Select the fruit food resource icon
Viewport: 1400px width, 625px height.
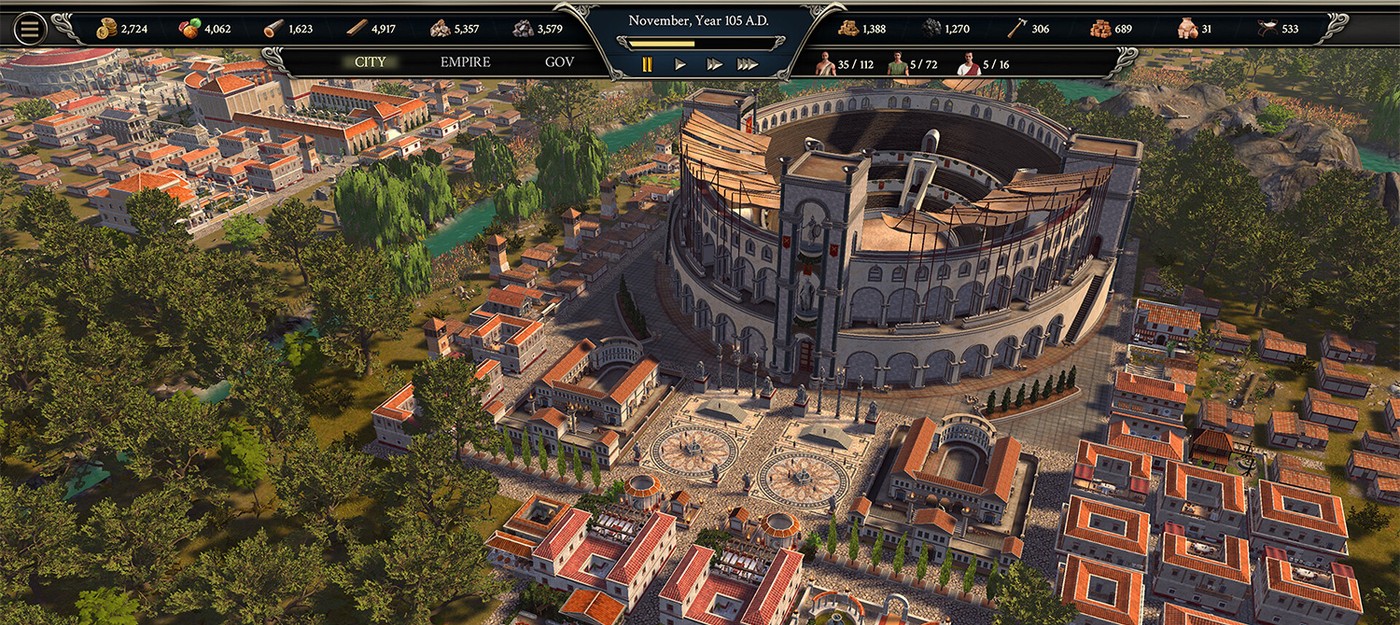pyautogui.click(x=190, y=29)
